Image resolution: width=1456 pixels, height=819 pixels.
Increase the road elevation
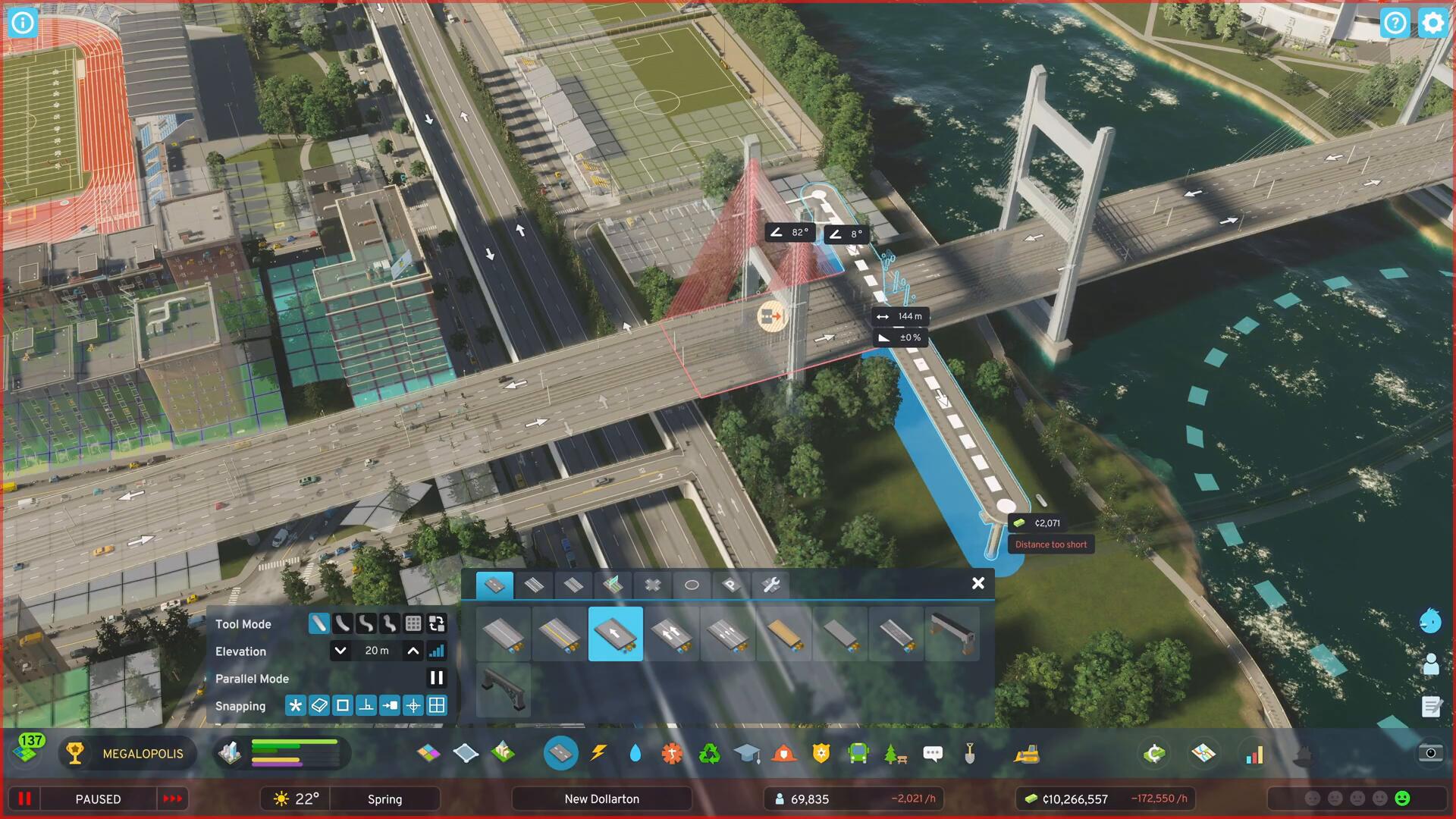pyautogui.click(x=413, y=651)
